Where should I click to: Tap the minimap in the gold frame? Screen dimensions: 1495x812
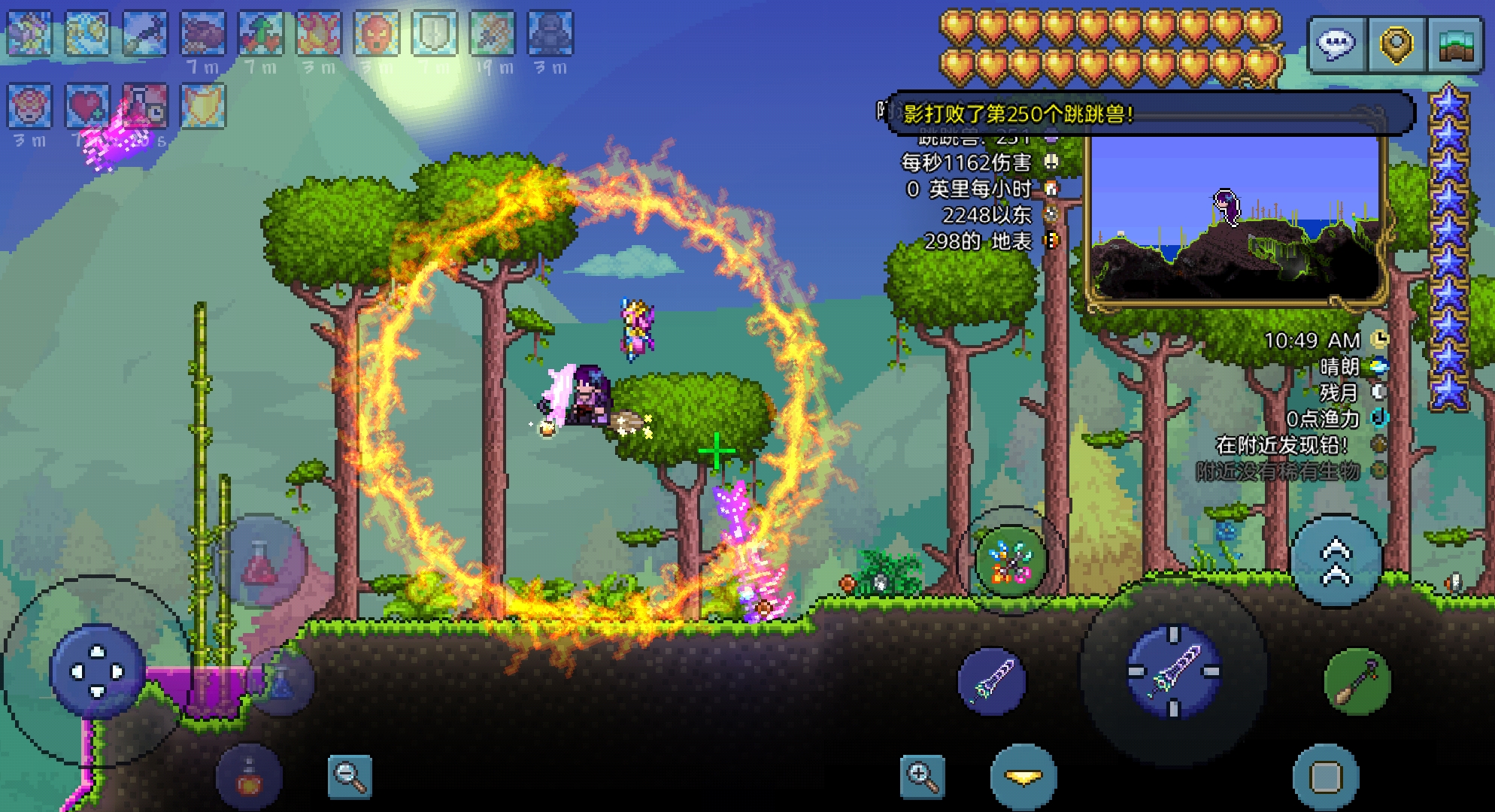1234,218
